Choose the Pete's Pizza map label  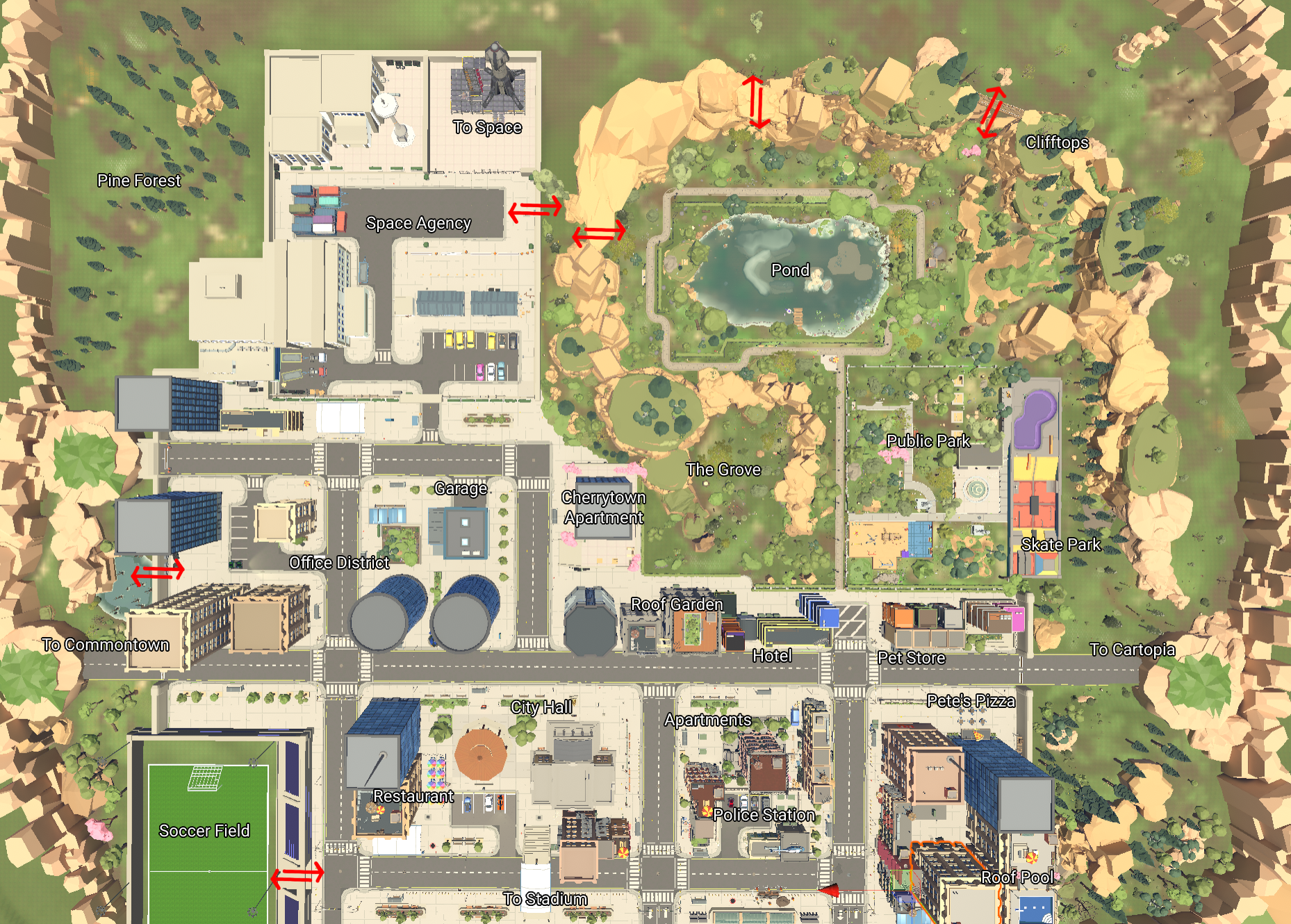tap(971, 701)
